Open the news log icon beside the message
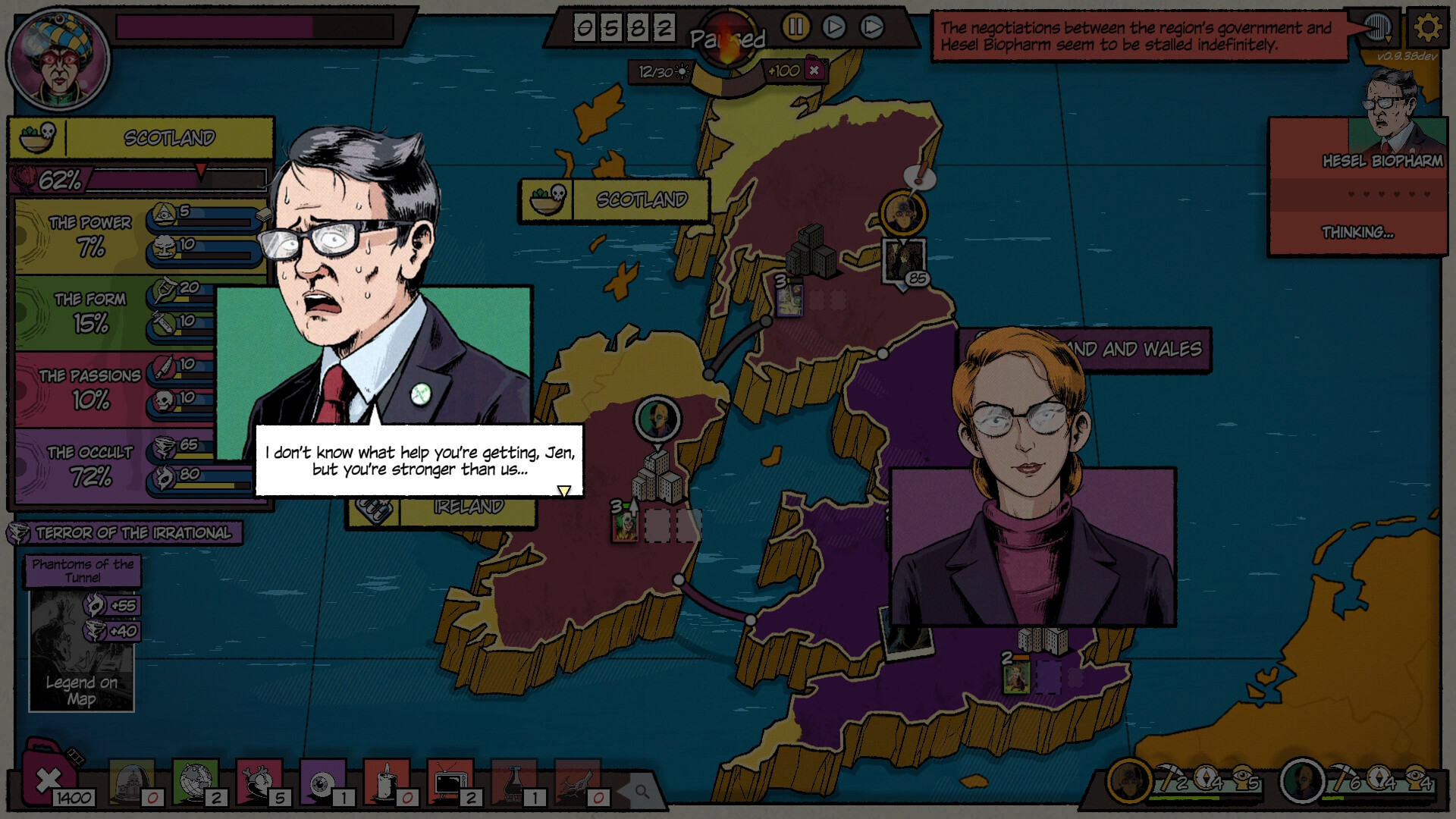Screen dimensions: 1456x819 1376,28
